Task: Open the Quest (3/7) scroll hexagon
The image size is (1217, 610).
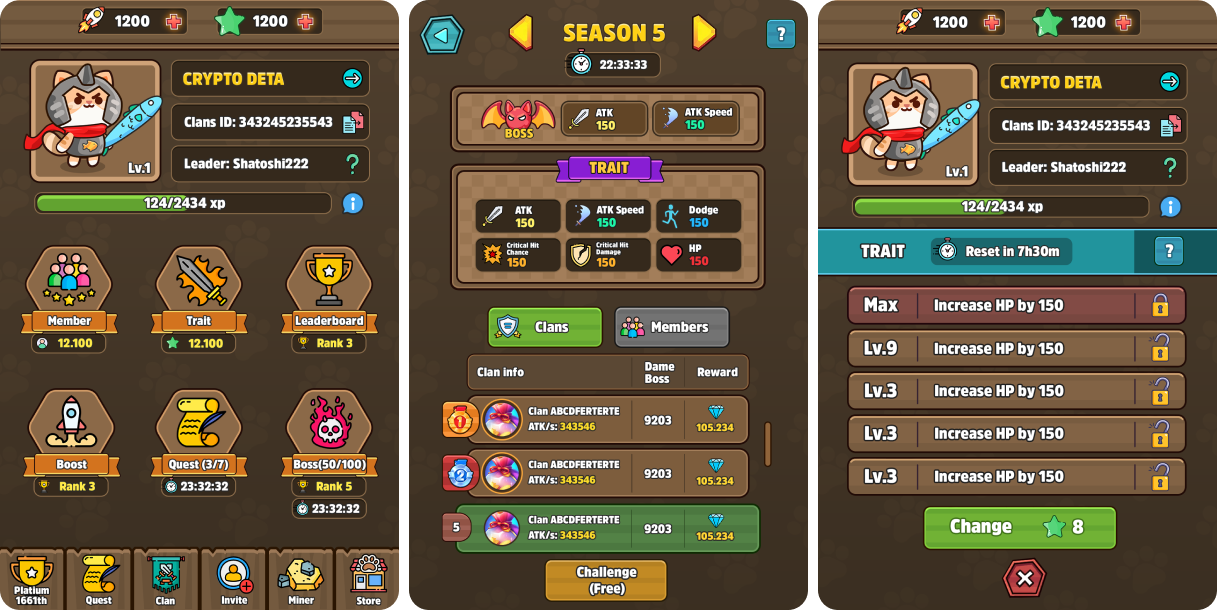Action: [x=198, y=428]
